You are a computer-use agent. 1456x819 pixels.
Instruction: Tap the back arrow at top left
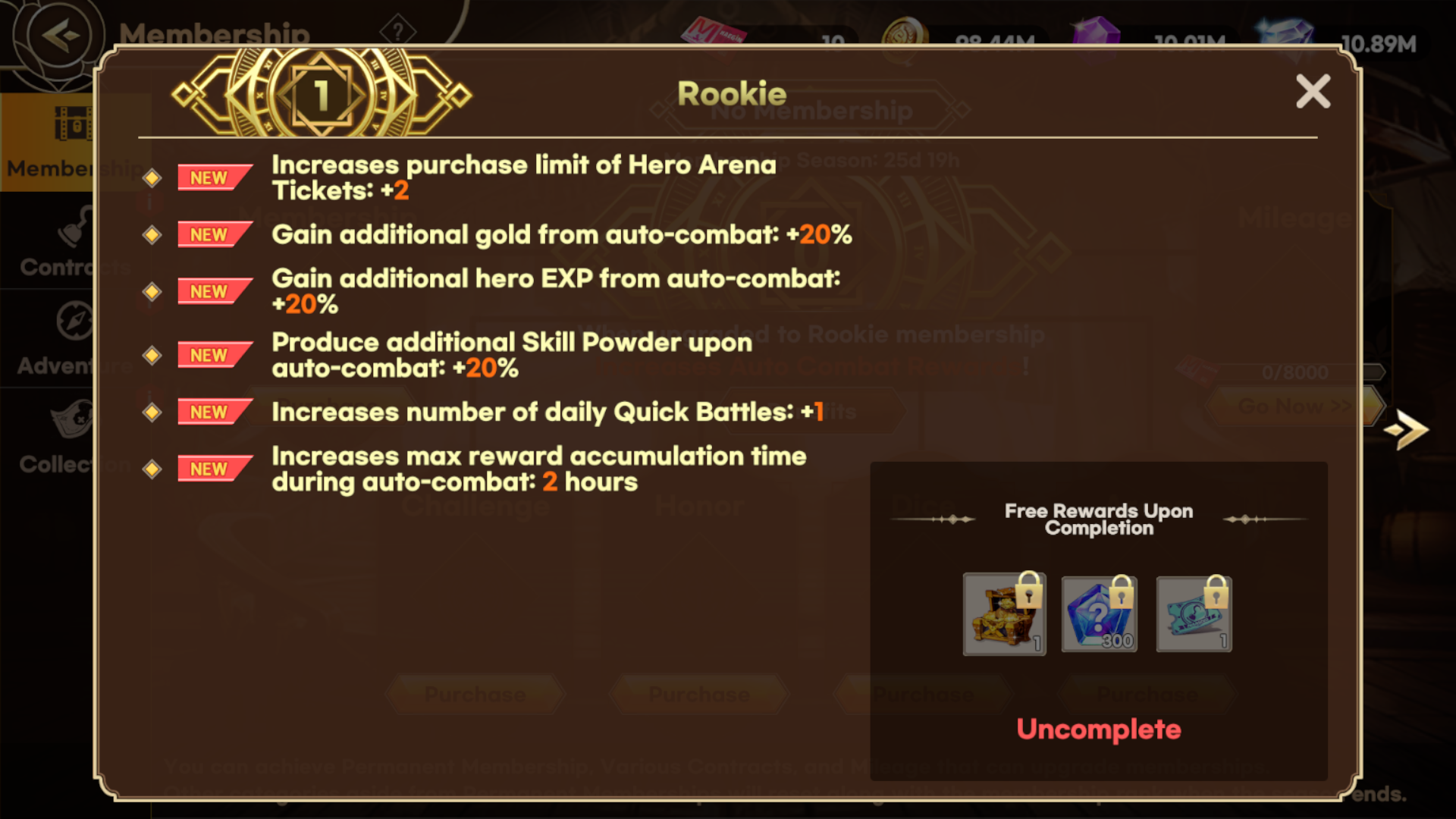tap(59, 33)
